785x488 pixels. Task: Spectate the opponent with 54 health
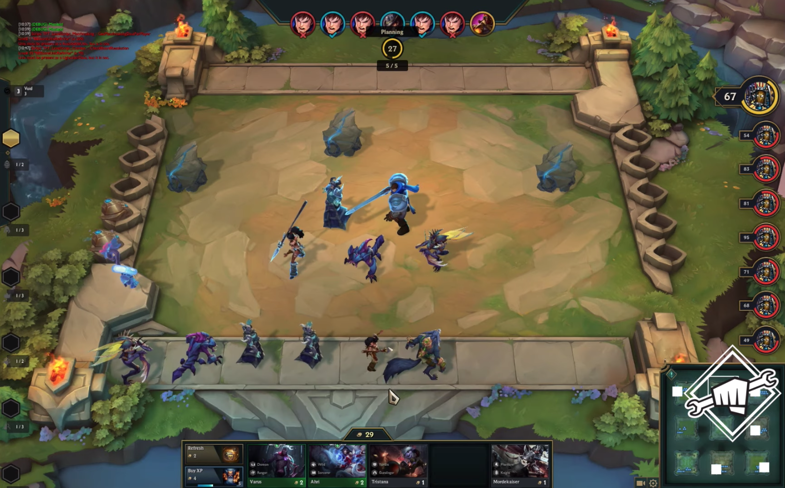(765, 135)
